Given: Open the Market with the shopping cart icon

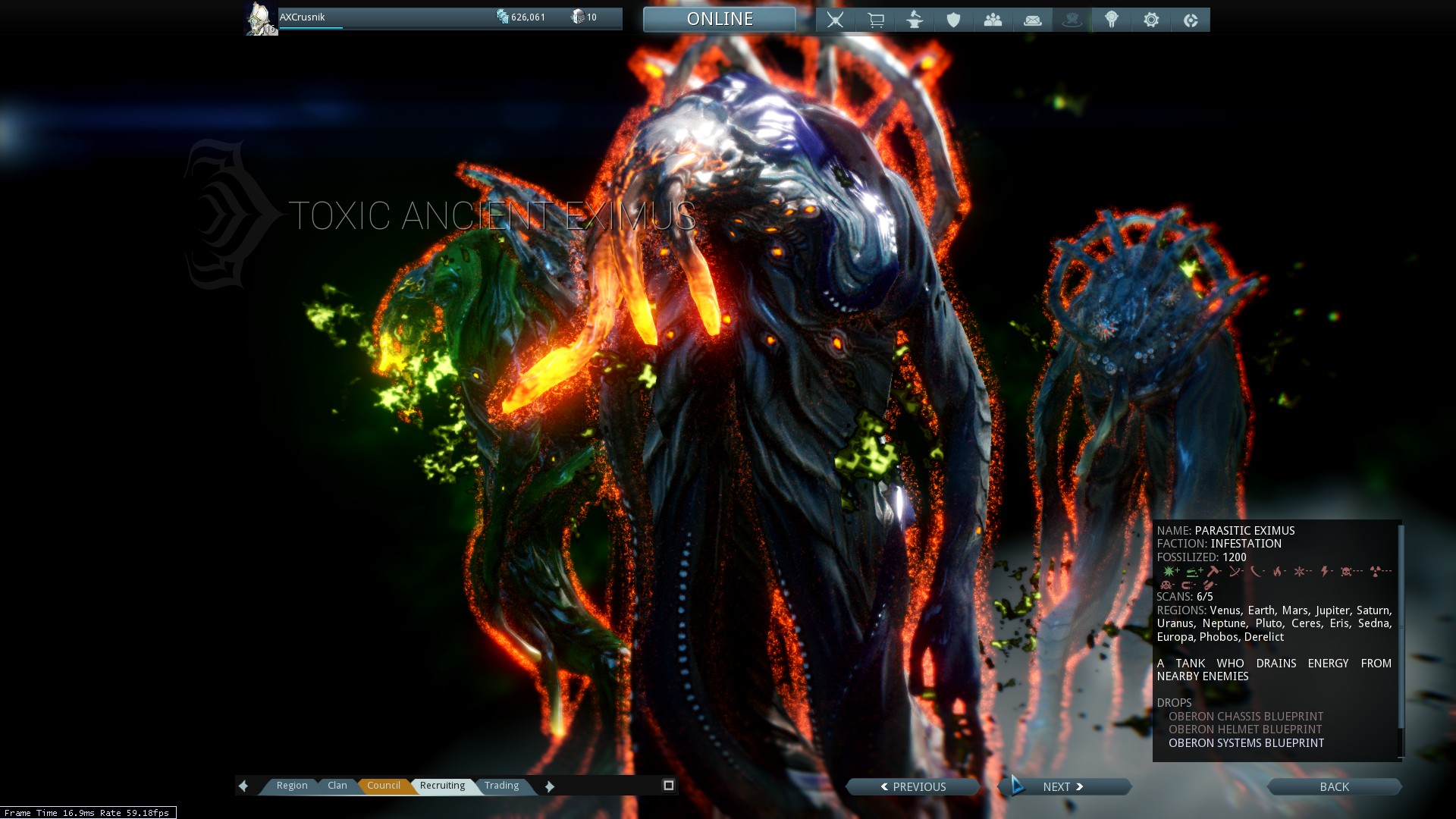Looking at the screenshot, I should (876, 19).
